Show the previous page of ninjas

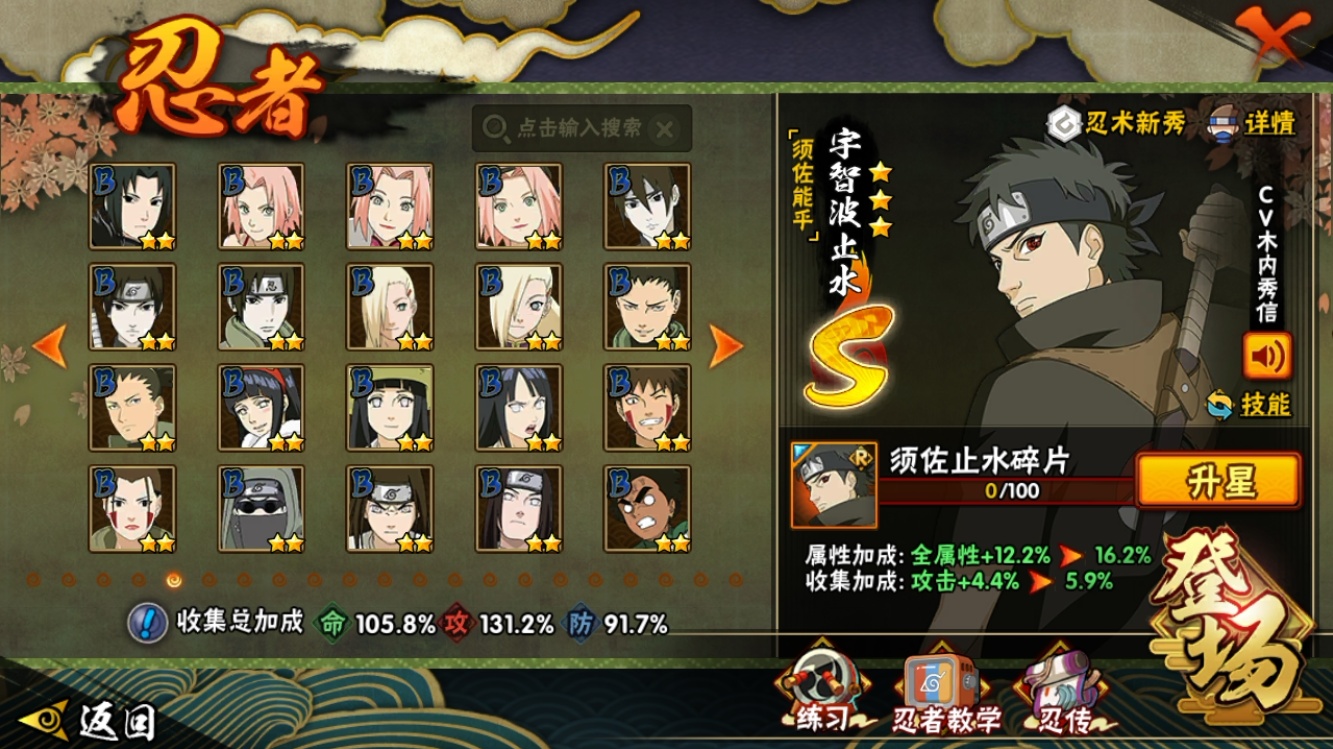click(x=50, y=346)
